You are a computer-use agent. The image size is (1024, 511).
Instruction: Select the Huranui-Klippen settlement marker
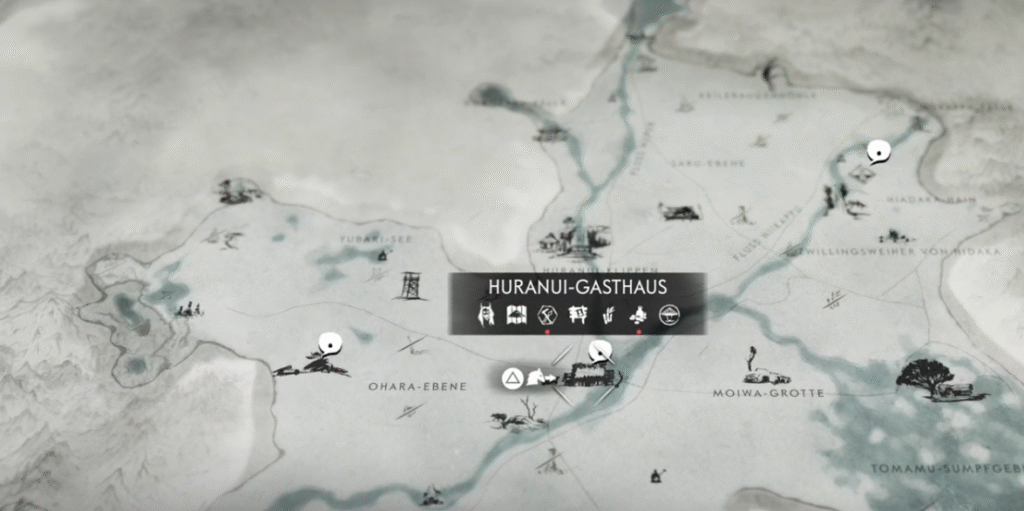[573, 239]
